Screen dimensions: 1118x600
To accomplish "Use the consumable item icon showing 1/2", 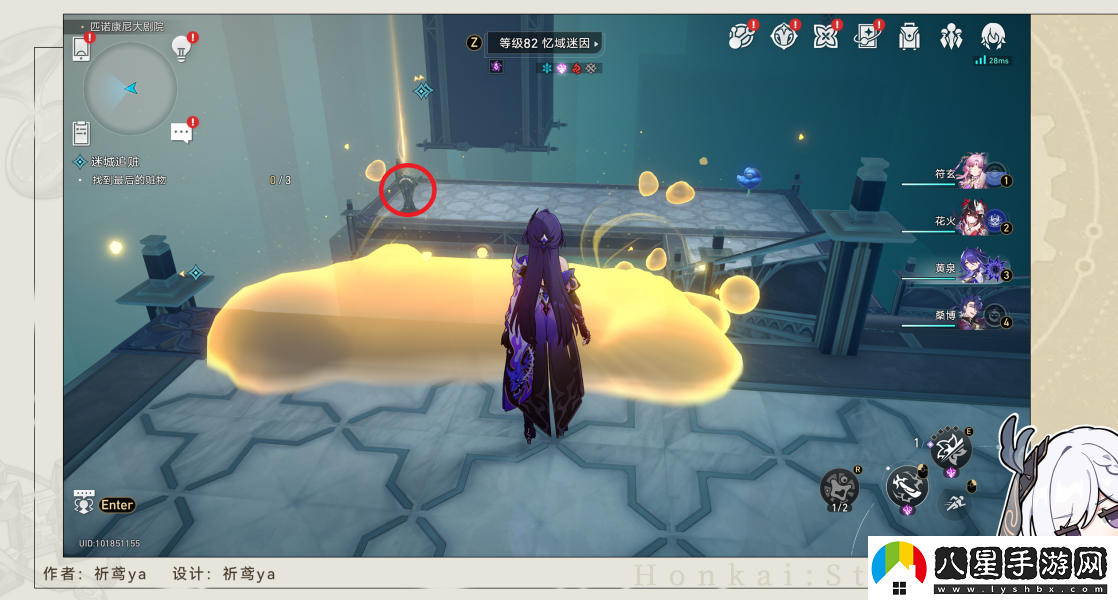I will (839, 487).
